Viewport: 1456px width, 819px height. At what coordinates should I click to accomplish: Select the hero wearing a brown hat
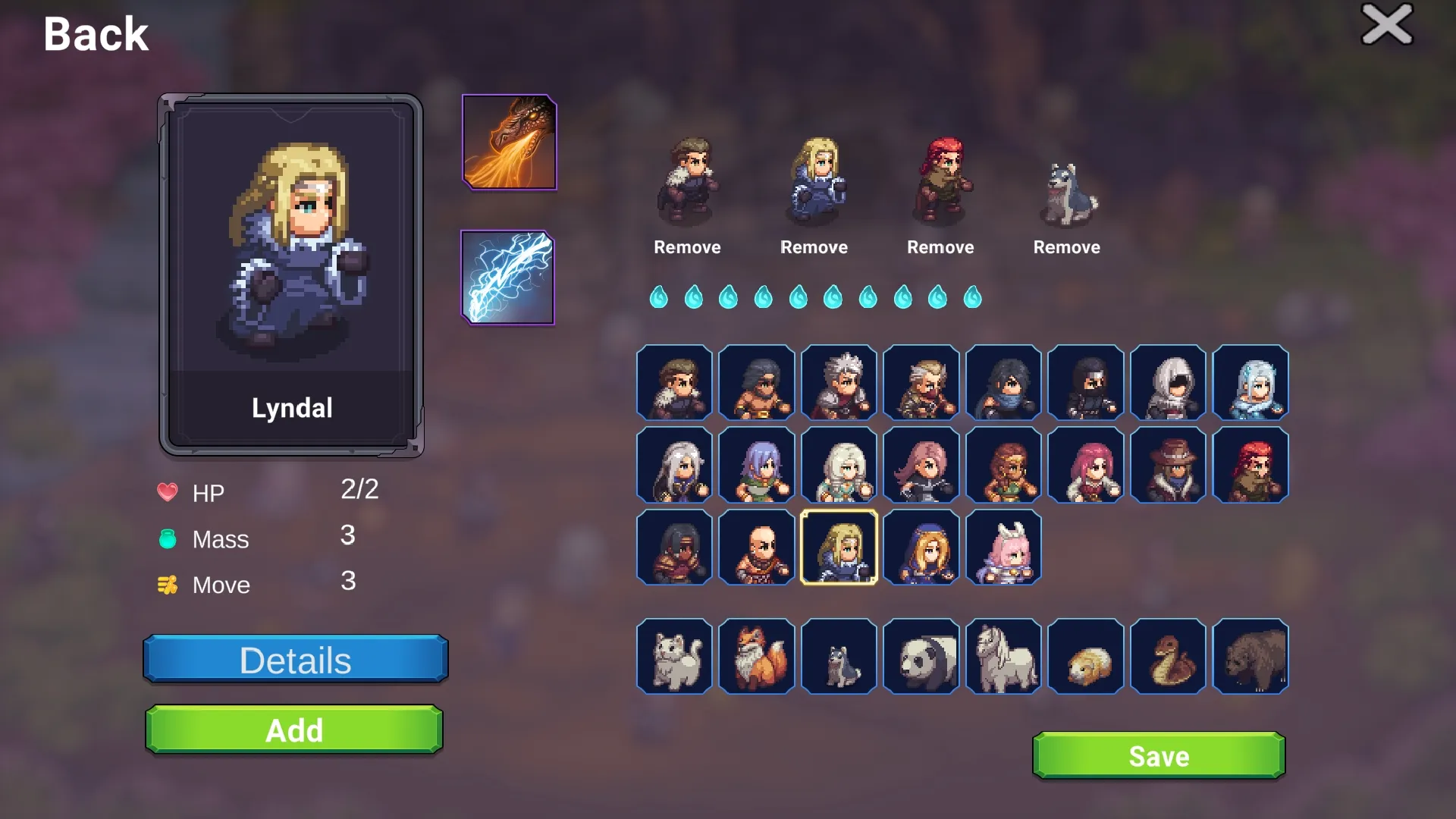tap(1168, 465)
